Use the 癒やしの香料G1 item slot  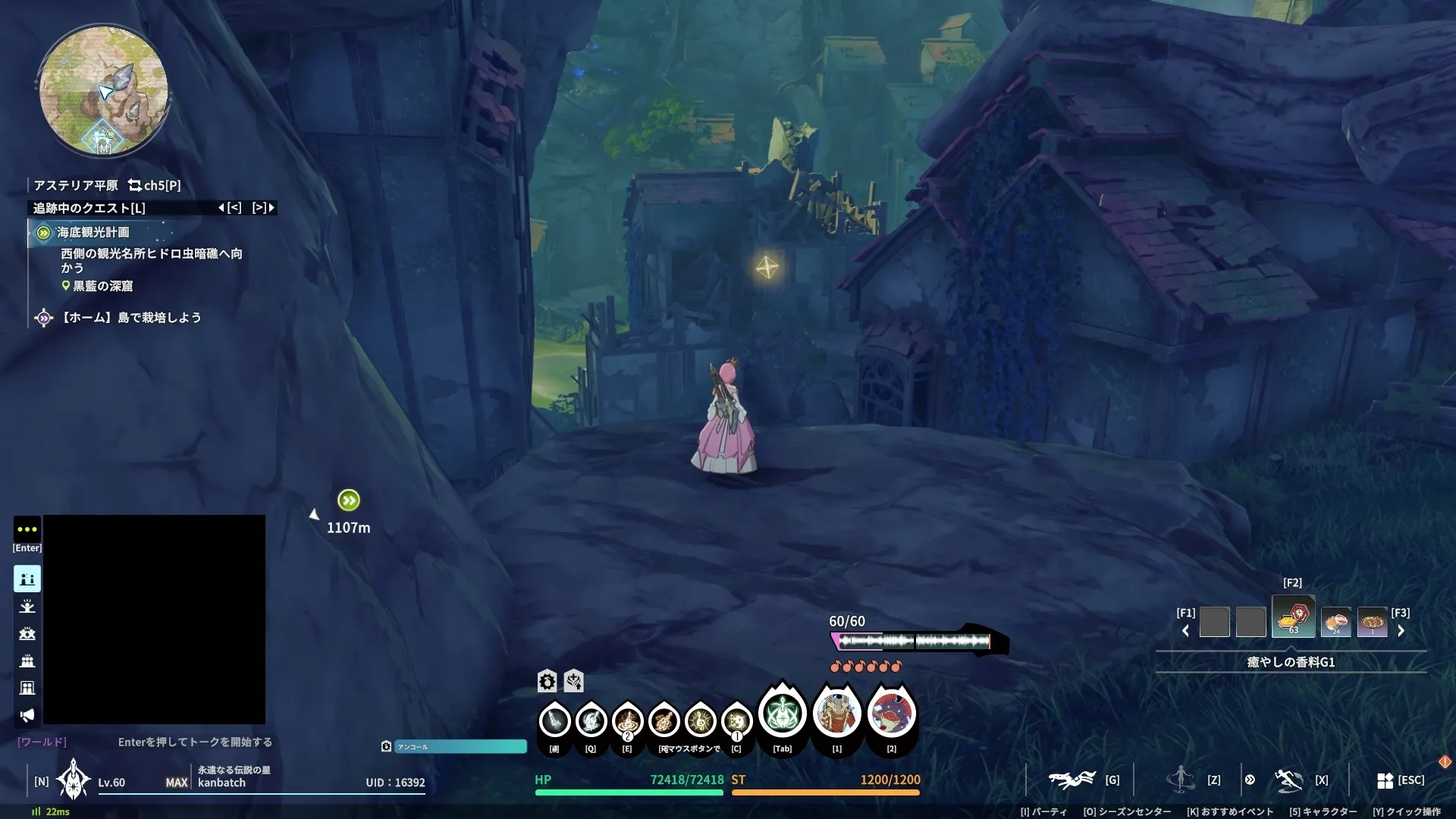click(1293, 617)
